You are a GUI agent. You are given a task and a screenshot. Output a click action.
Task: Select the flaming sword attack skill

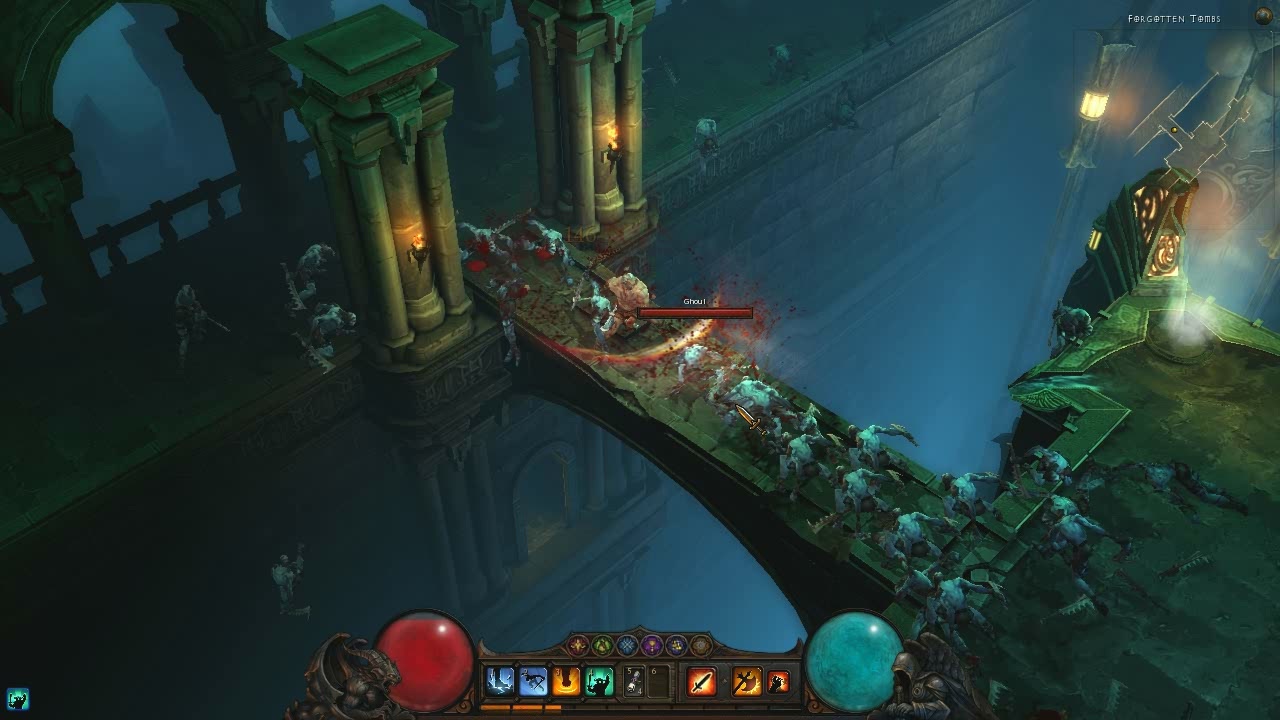click(702, 682)
